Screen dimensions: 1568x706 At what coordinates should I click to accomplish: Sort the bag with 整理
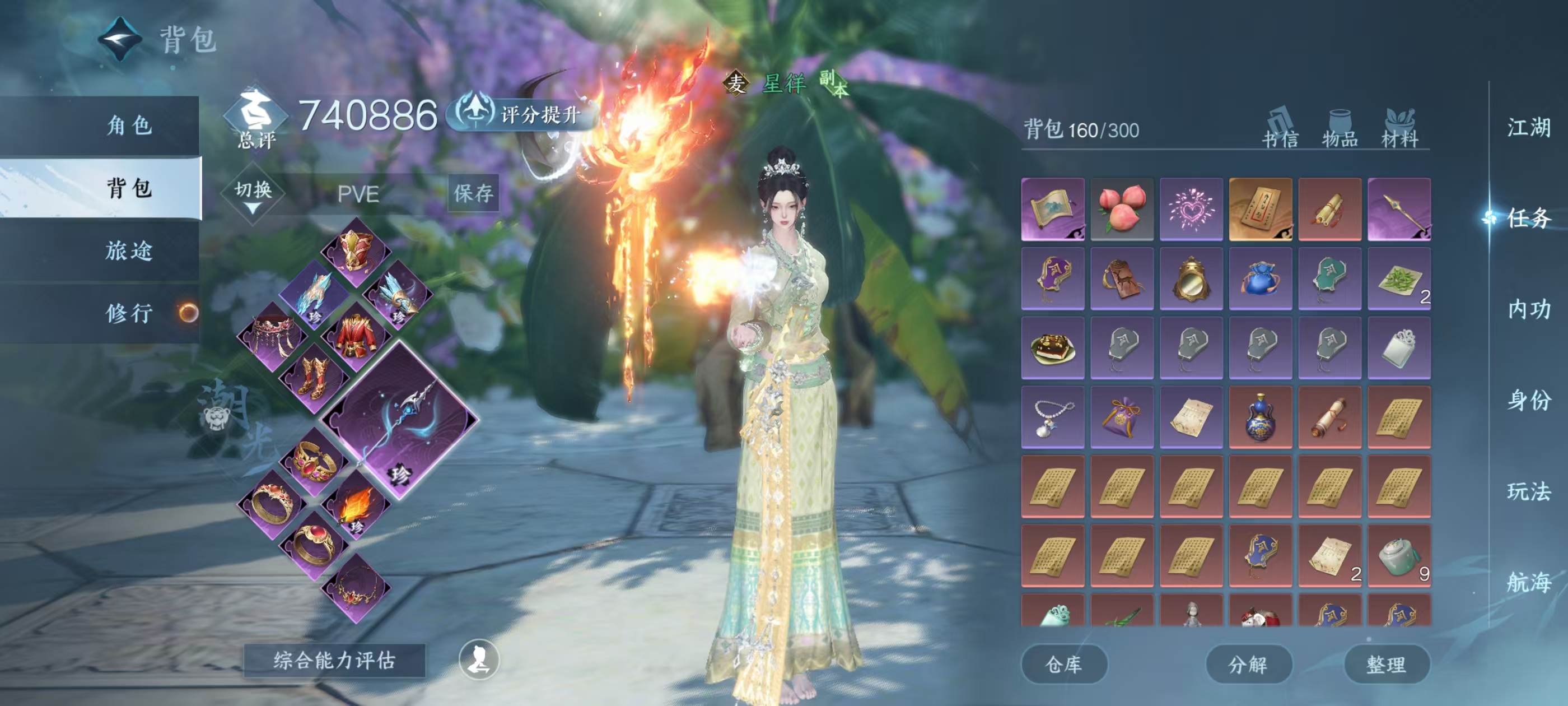click(x=1386, y=664)
